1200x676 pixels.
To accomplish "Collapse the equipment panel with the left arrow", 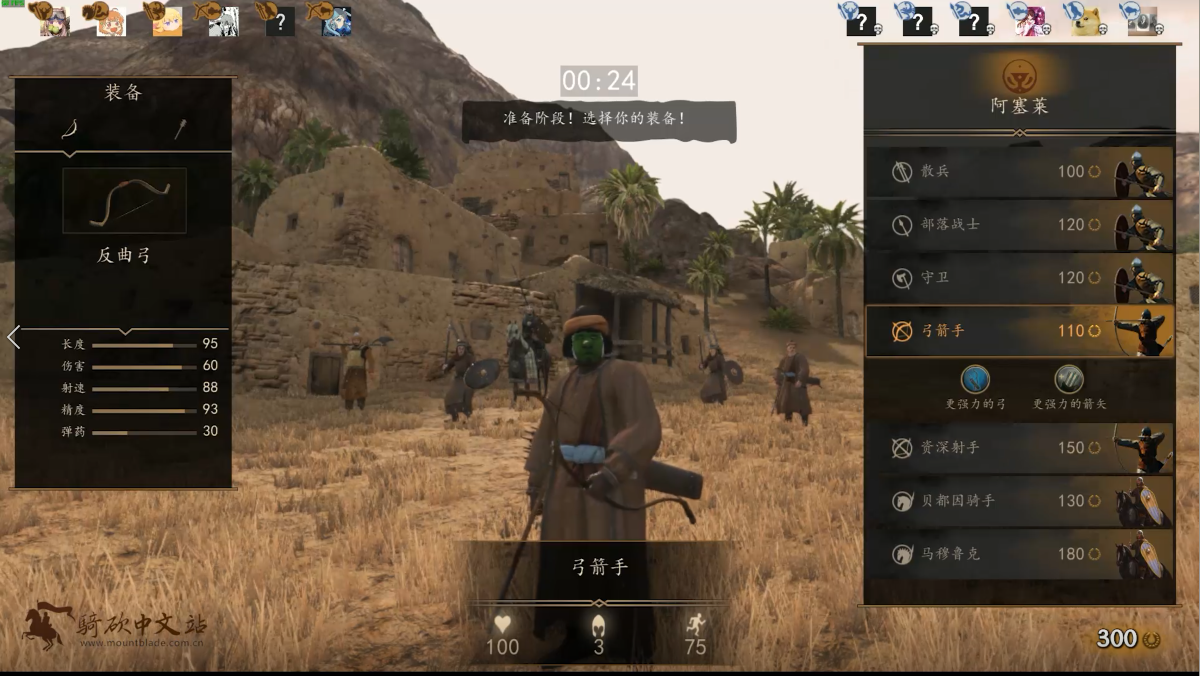I will click(13, 337).
